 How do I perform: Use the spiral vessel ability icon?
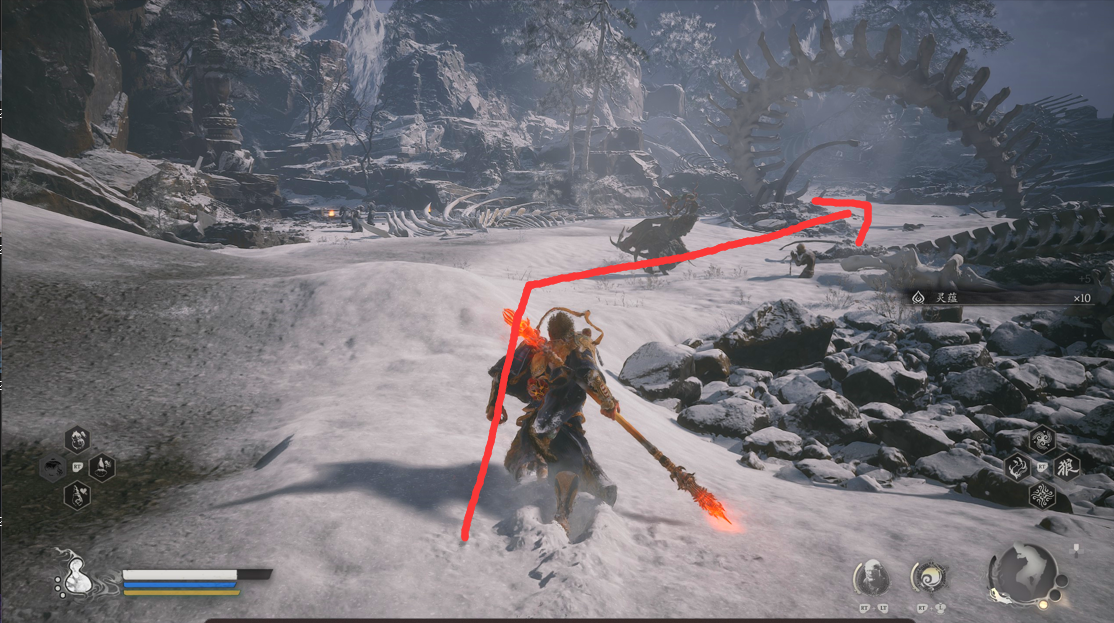[x=928, y=577]
